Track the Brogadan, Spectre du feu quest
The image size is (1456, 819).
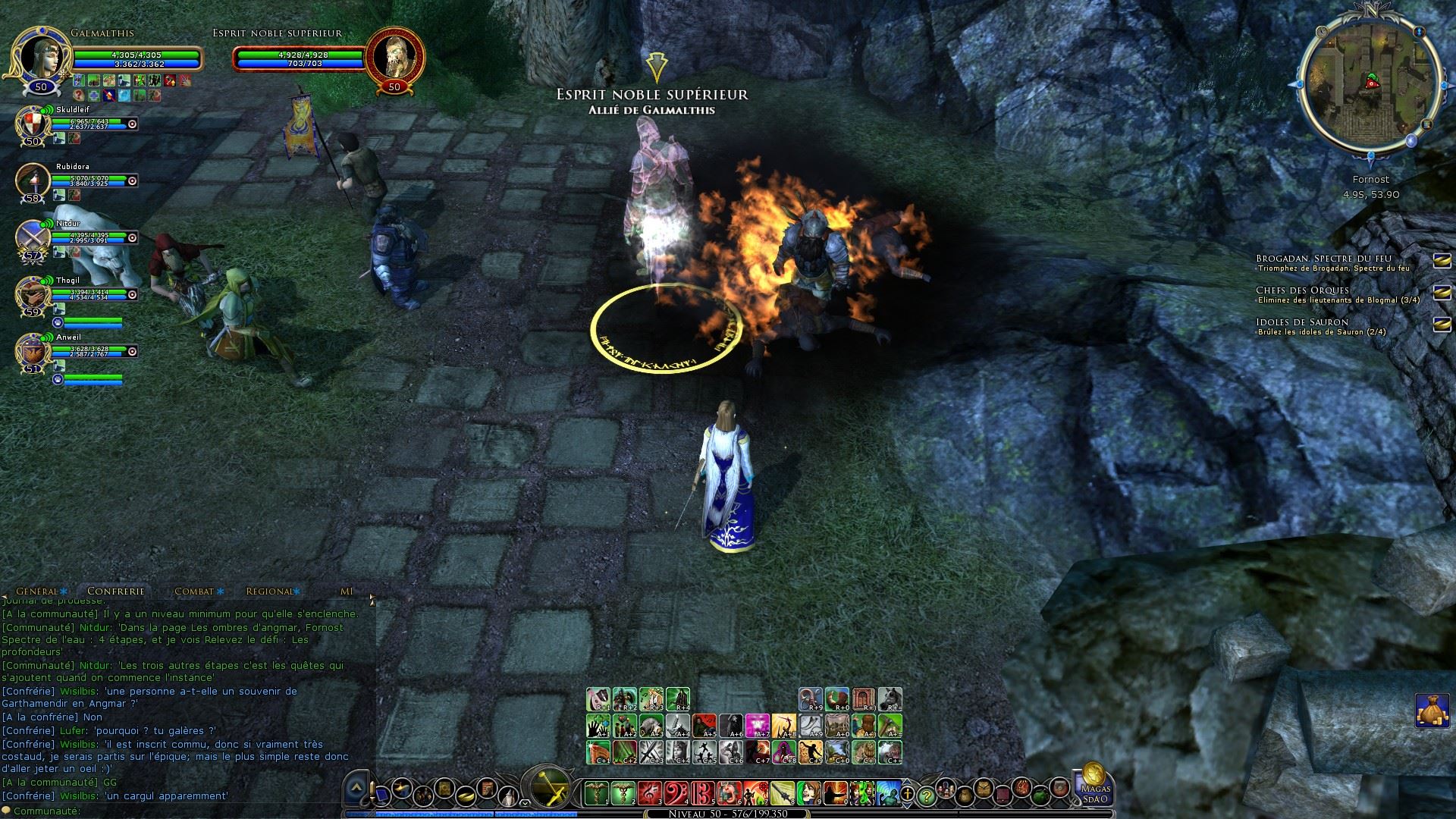[x=1442, y=261]
